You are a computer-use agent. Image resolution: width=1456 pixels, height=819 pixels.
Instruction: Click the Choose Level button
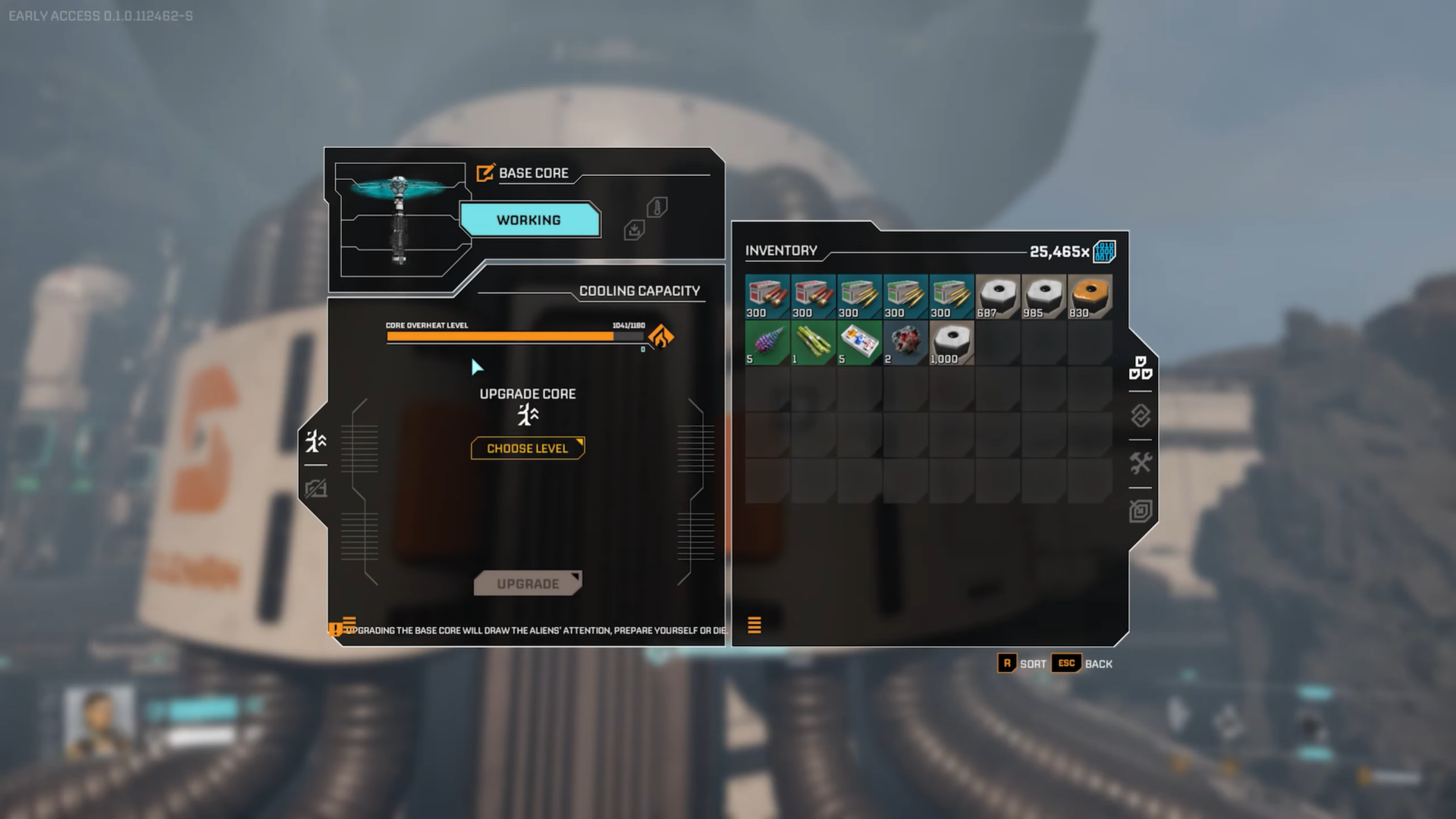click(528, 448)
